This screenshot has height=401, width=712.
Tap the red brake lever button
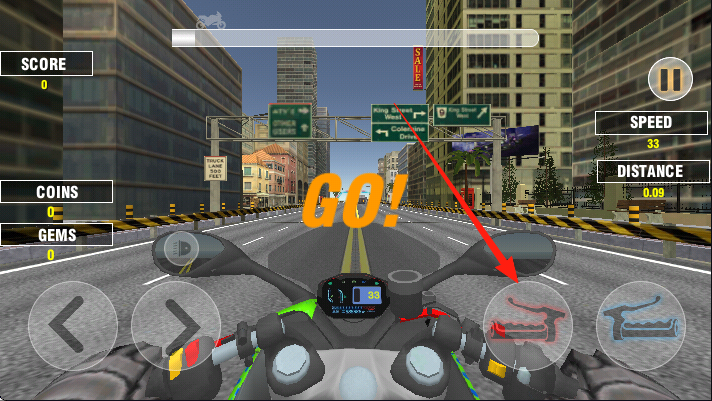[528, 324]
